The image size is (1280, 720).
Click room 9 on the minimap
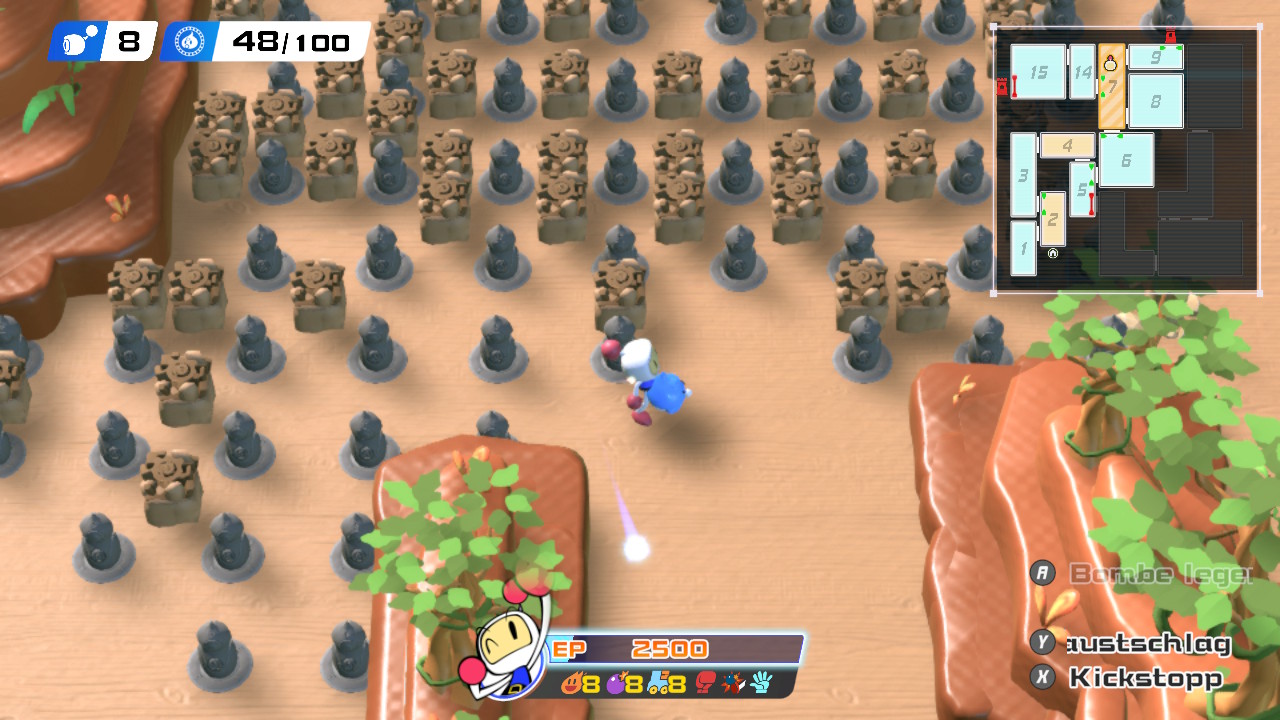[1156, 57]
